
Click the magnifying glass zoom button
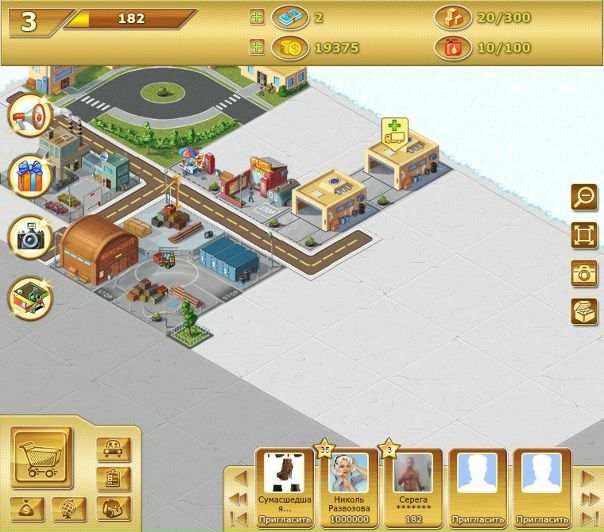pos(583,198)
